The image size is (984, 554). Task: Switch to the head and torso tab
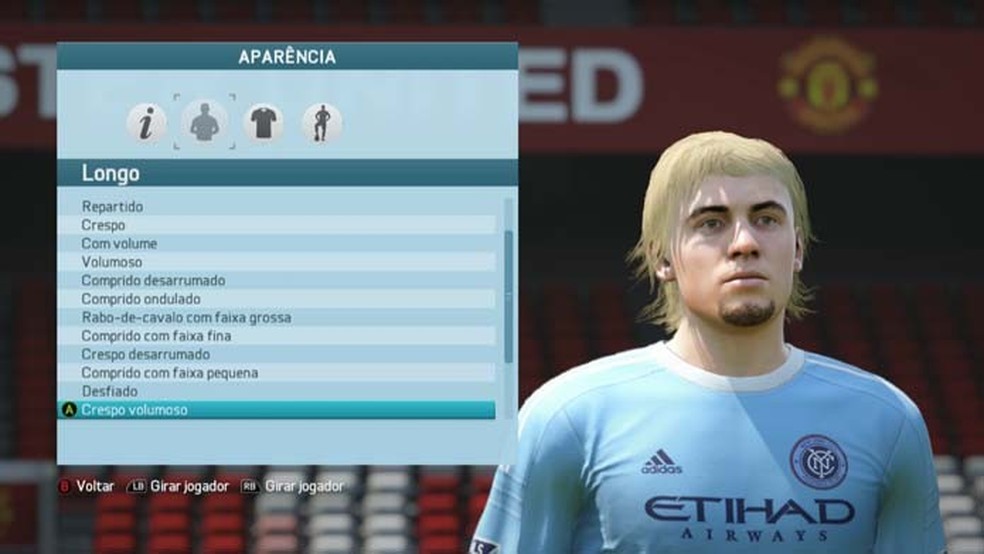(x=204, y=123)
